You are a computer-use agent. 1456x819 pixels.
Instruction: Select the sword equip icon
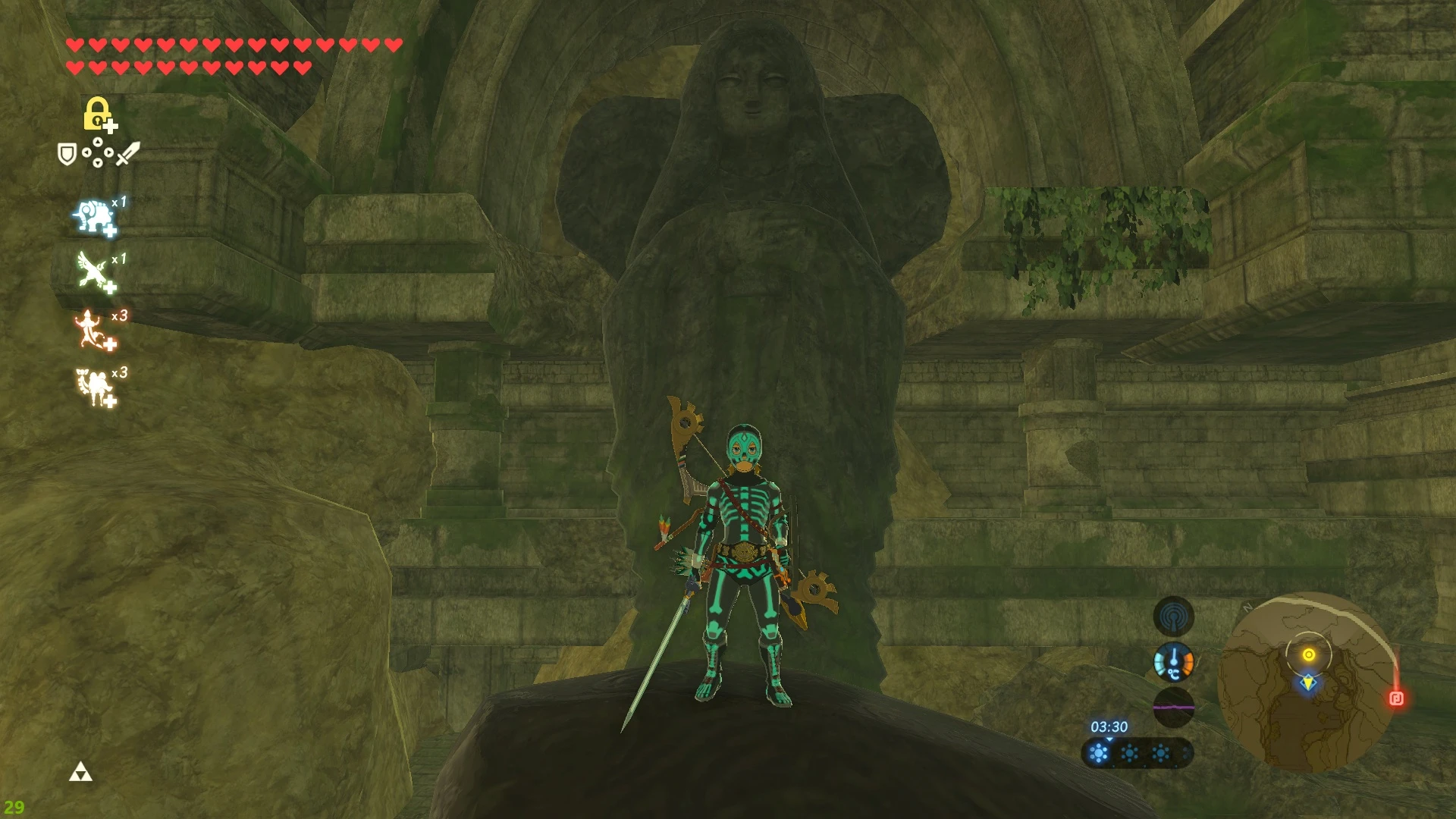127,154
